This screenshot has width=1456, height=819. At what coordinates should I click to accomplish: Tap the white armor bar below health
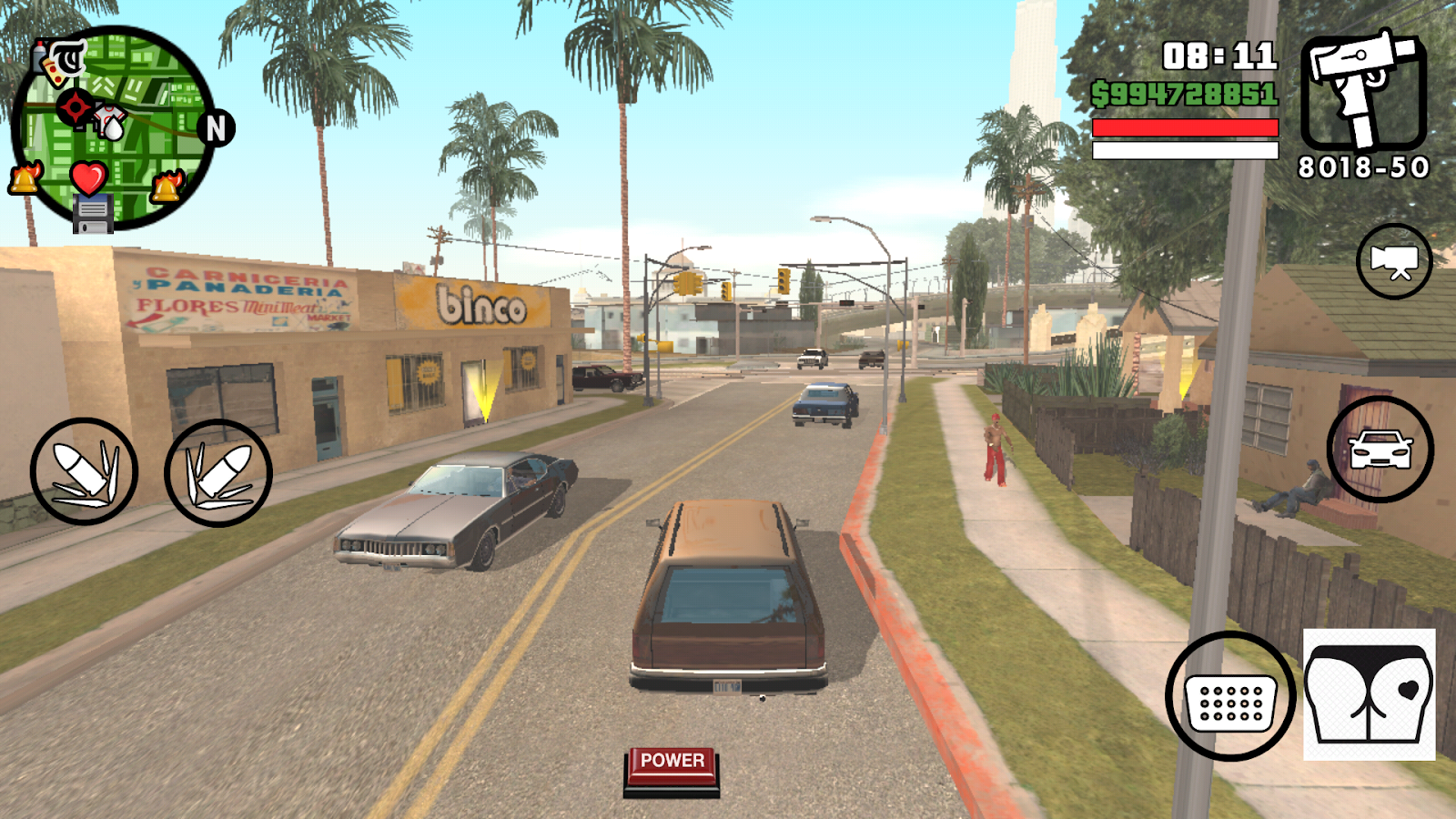point(1185,149)
